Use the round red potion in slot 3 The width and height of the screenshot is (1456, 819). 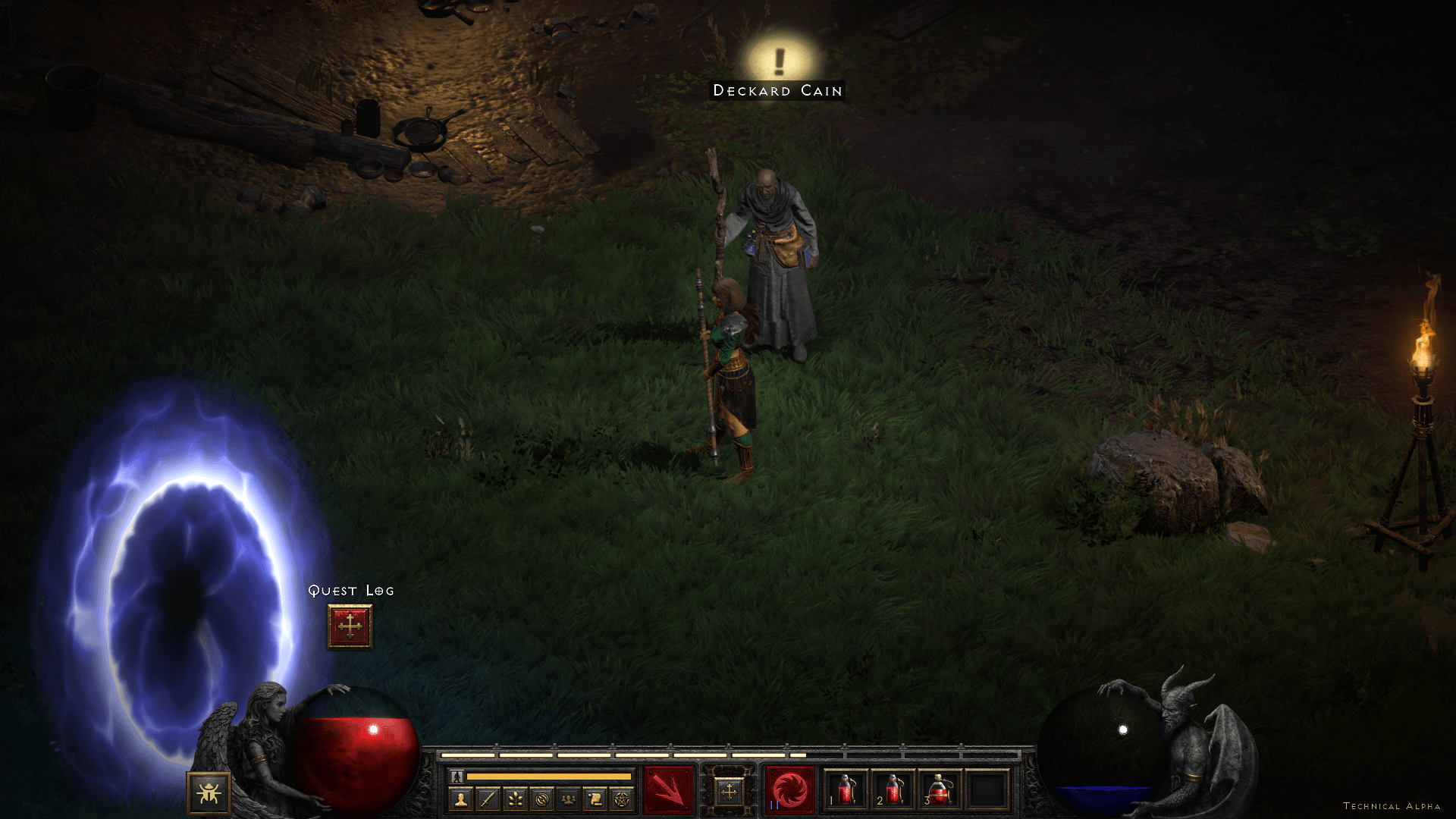(940, 791)
